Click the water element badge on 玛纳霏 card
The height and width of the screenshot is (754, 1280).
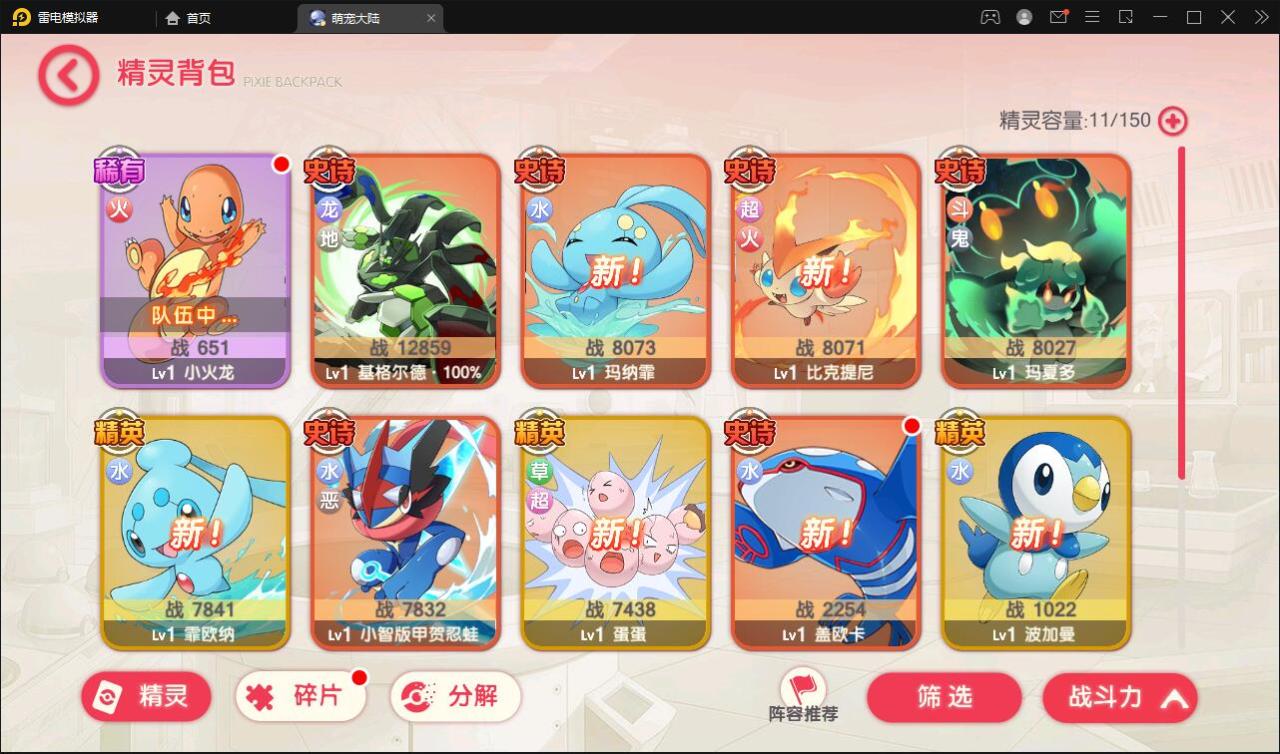(x=538, y=210)
